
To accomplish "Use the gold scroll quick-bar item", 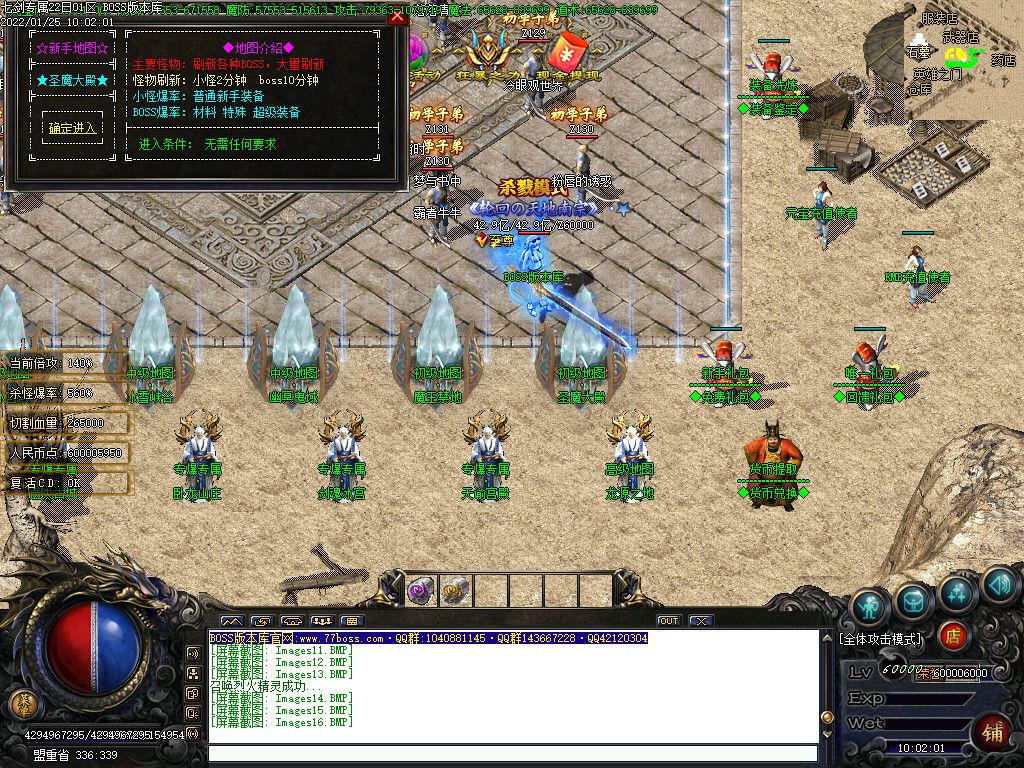I will (x=455, y=591).
